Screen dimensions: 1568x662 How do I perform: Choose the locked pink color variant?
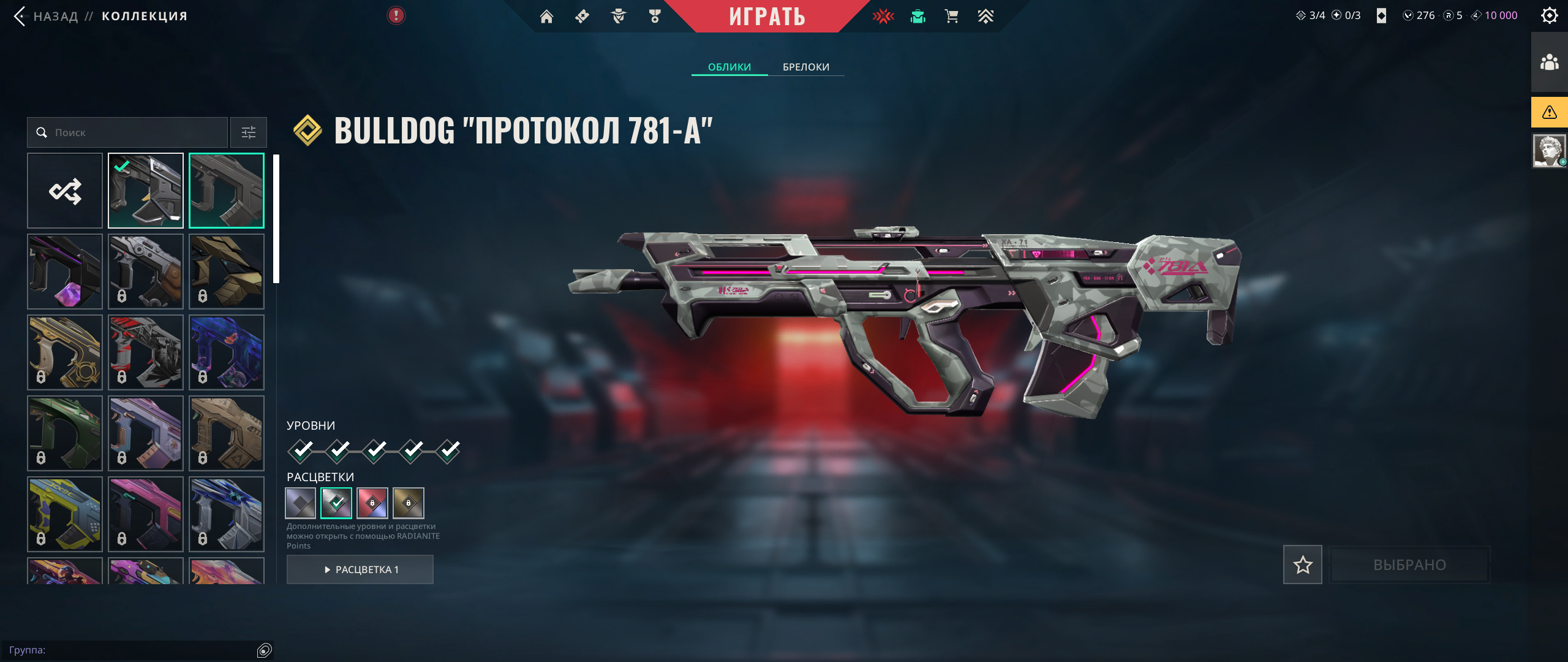coord(372,503)
